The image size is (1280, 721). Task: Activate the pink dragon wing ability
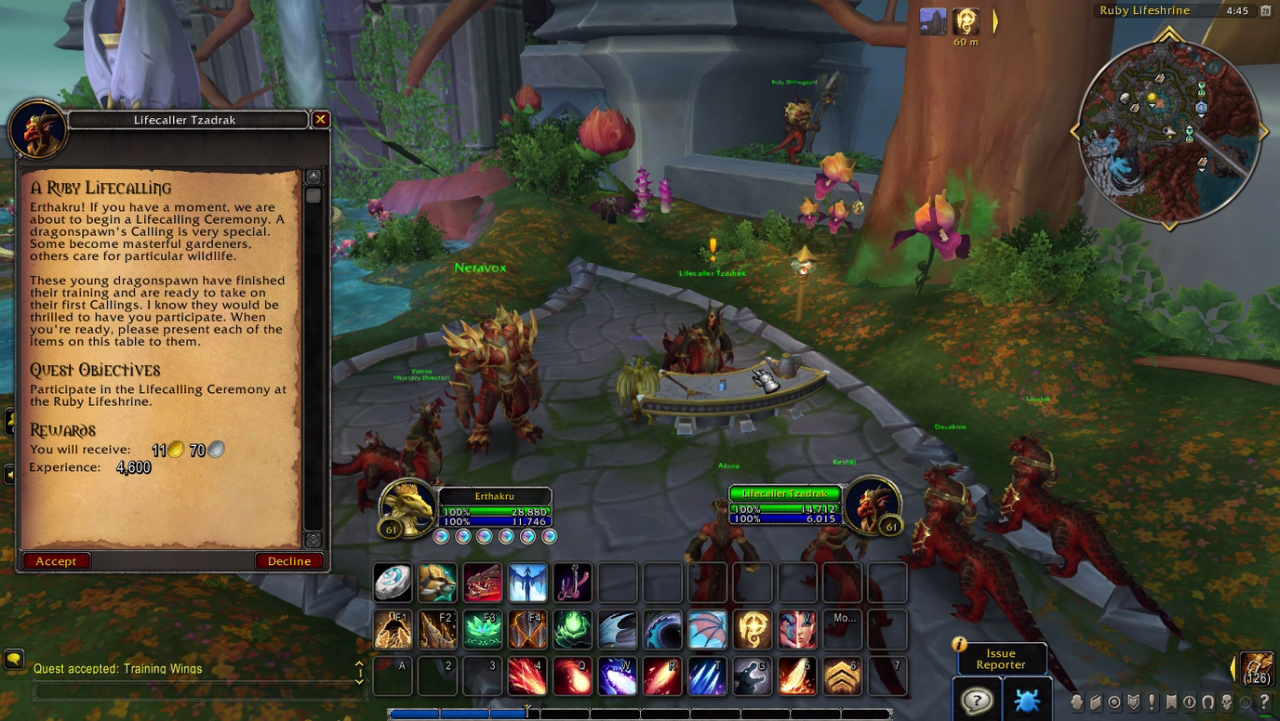click(x=707, y=630)
